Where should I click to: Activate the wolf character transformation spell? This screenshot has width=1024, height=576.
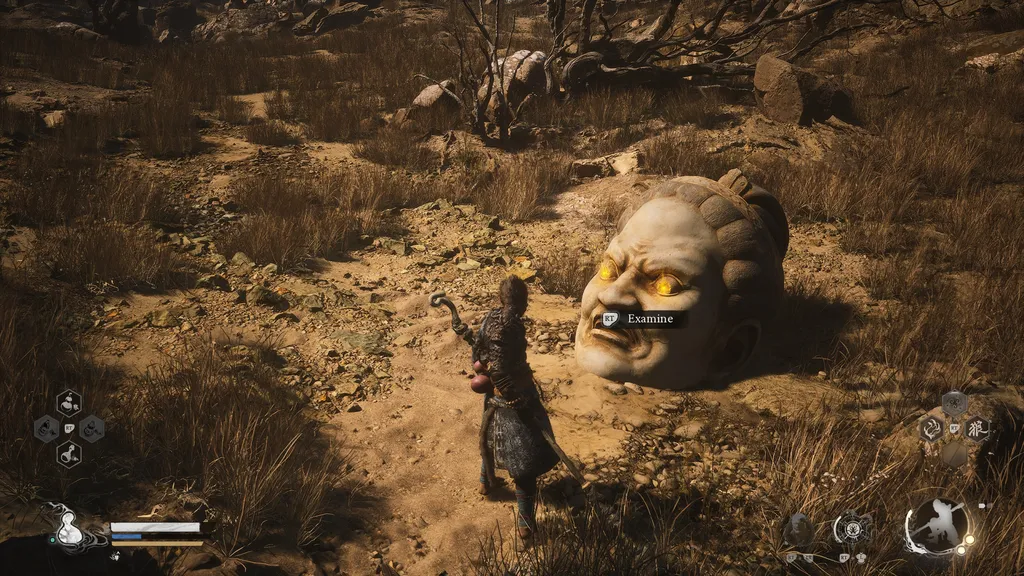pos(977,429)
